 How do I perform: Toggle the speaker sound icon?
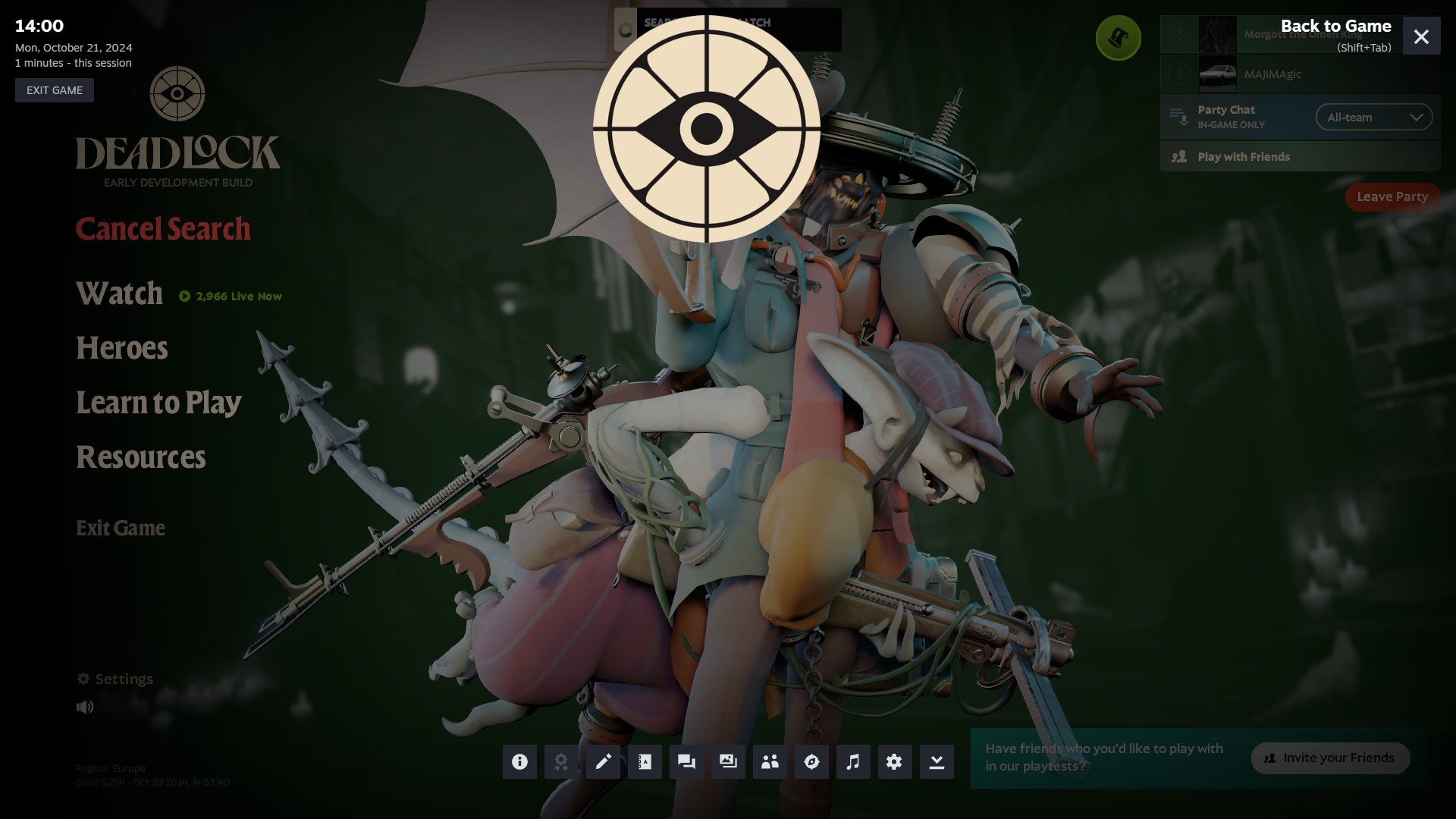click(x=85, y=707)
